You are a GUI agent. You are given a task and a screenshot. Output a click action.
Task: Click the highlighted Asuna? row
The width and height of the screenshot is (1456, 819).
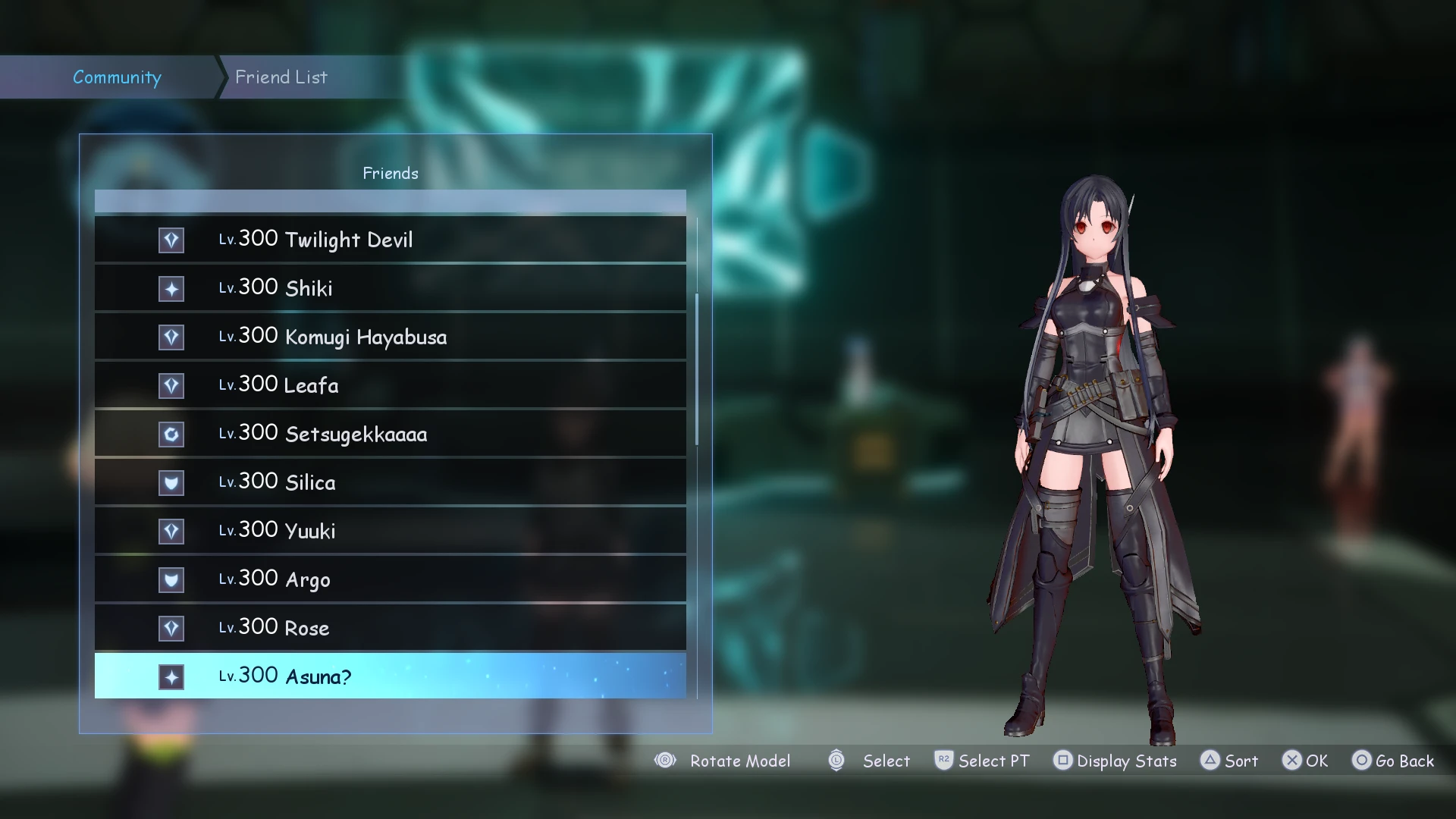(x=390, y=676)
